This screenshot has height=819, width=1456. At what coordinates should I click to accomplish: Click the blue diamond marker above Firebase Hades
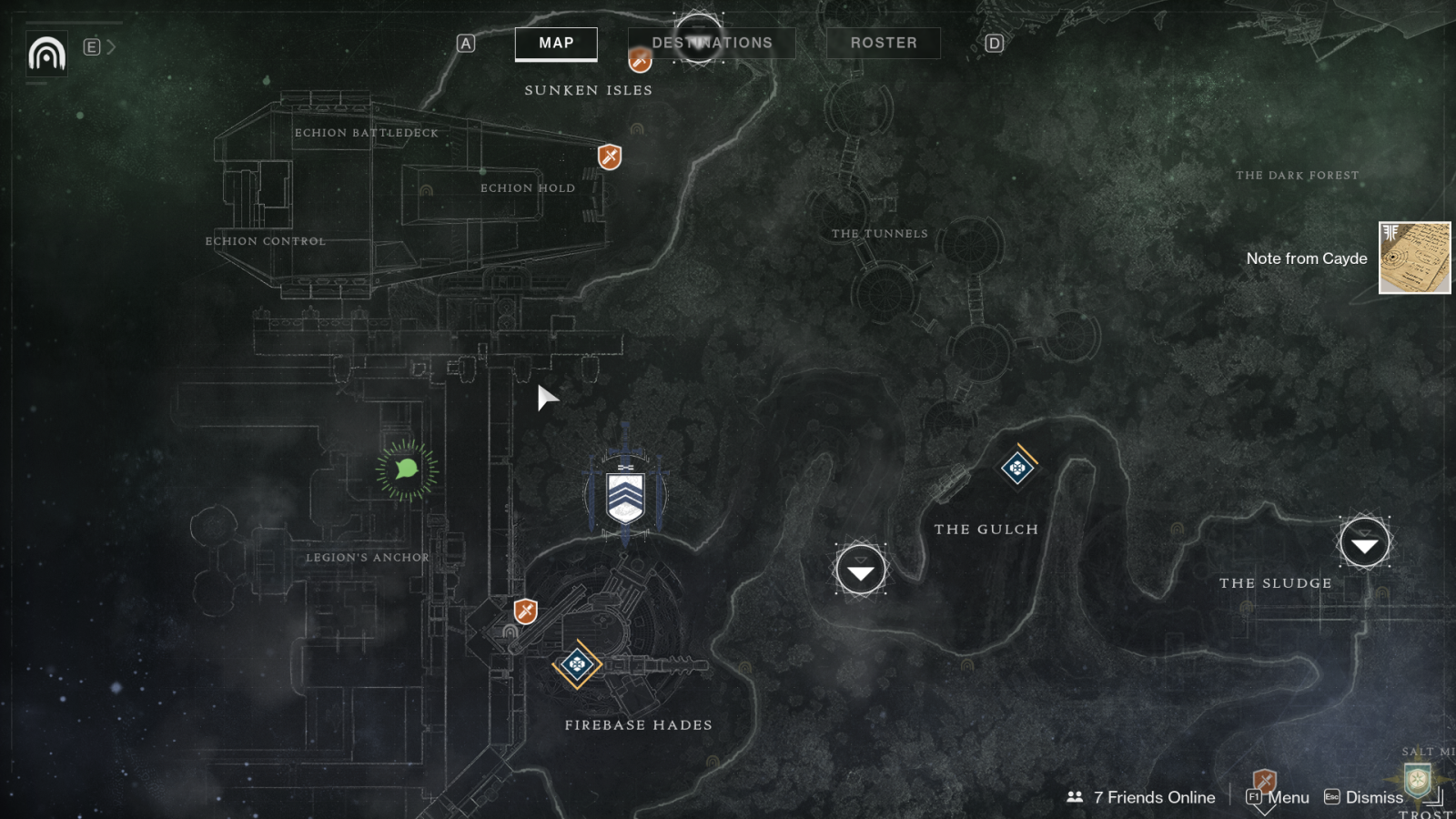577,664
